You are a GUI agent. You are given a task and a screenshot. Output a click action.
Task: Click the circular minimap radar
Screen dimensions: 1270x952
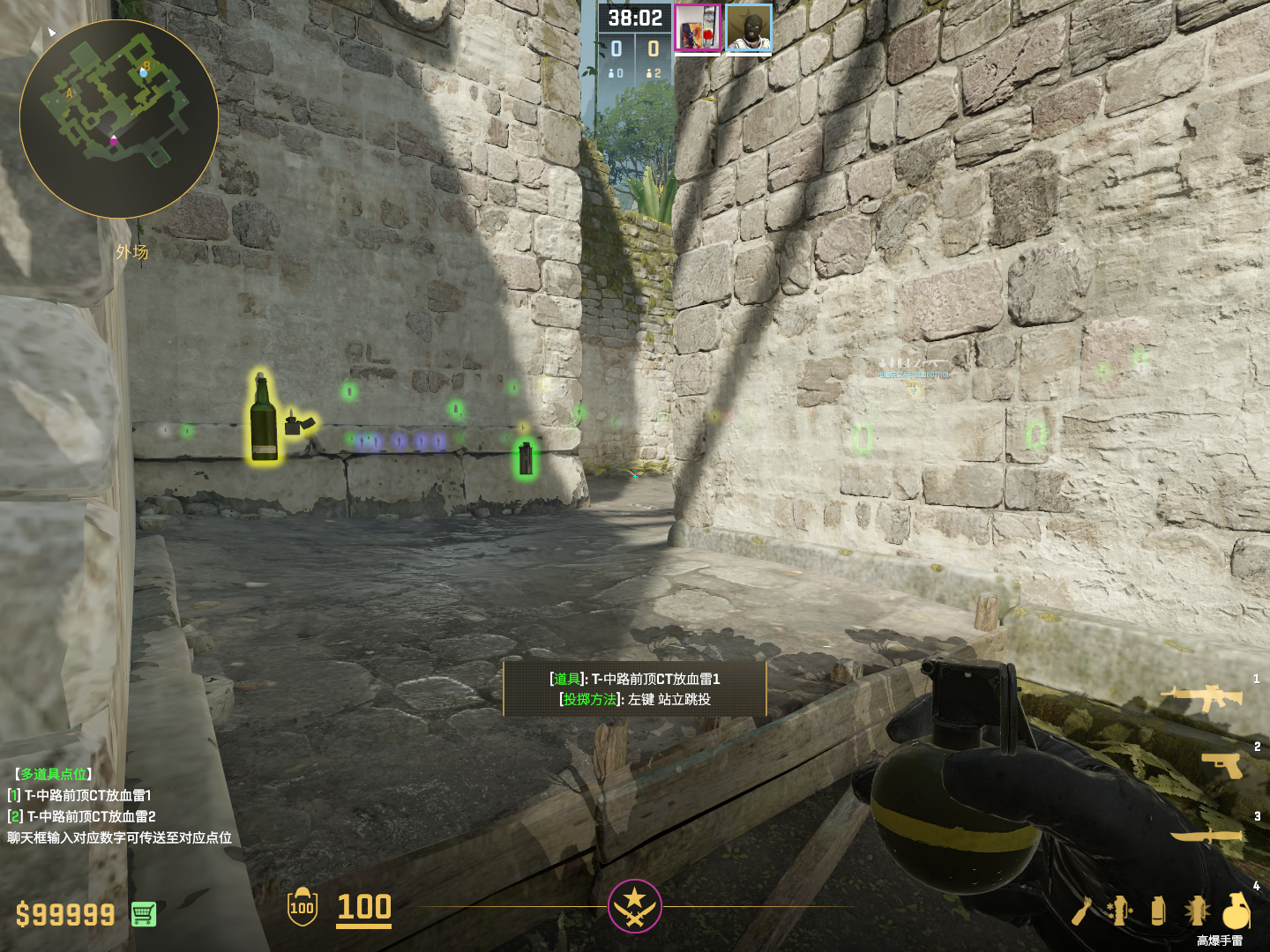click(x=119, y=119)
